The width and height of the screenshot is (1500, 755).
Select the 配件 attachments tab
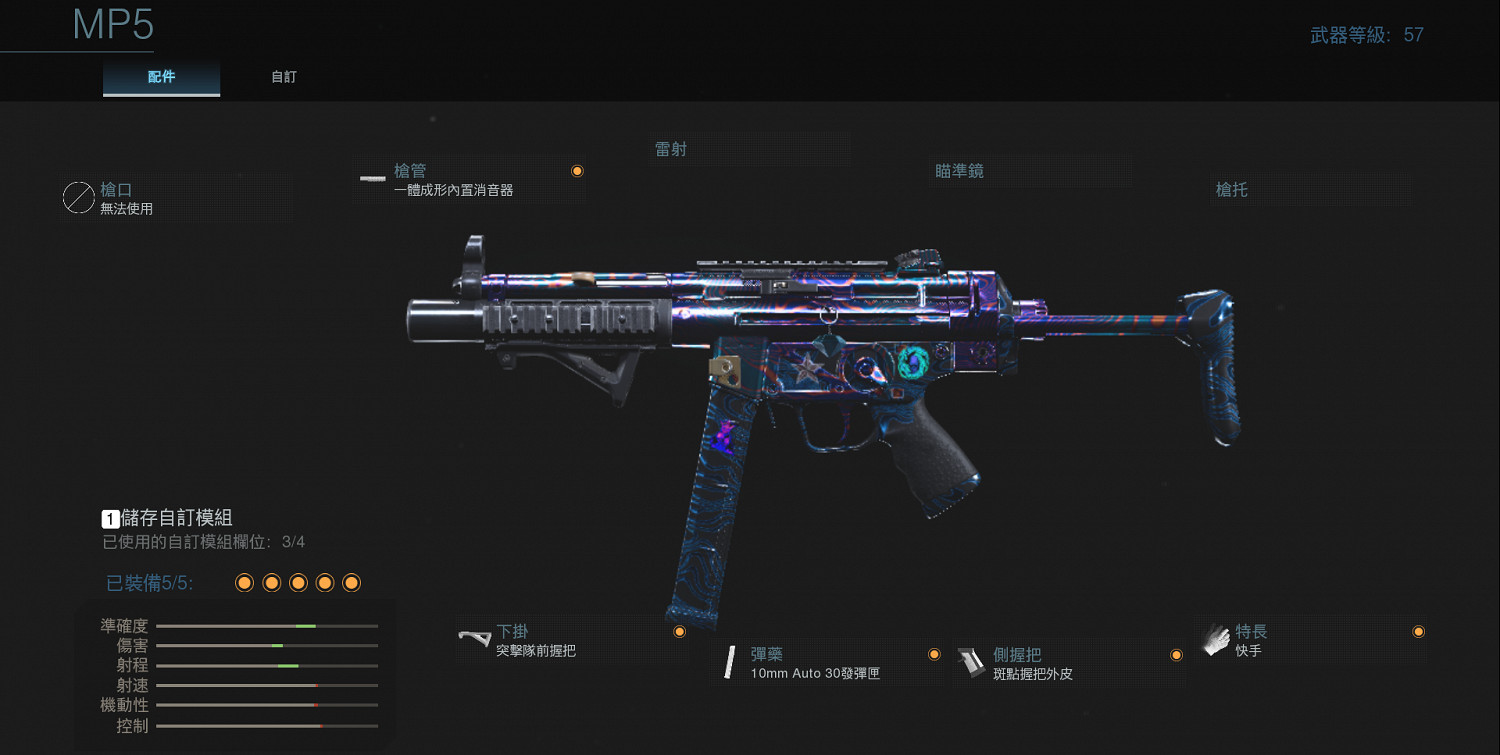tap(161, 76)
